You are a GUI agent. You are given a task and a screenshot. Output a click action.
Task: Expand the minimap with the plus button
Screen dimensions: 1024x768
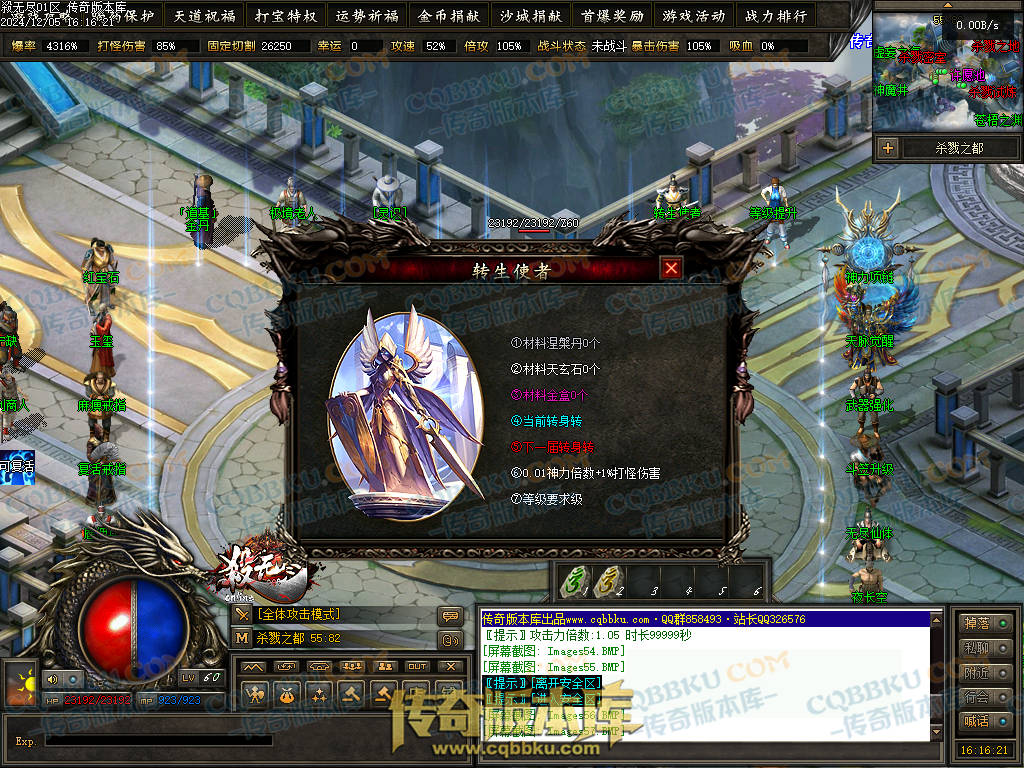click(888, 148)
